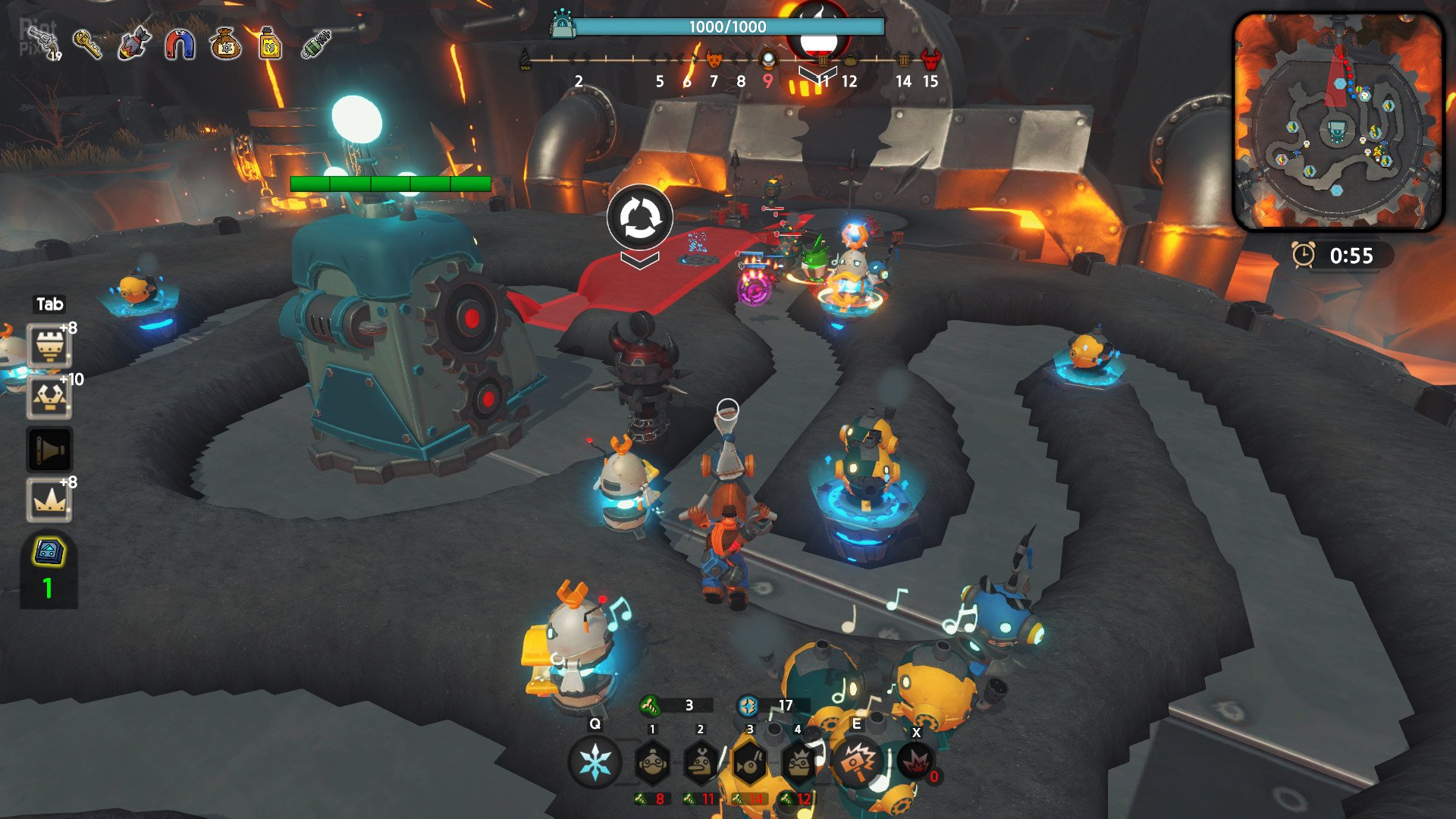The height and width of the screenshot is (819, 1456).
Task: Choose the bomb item icon
Action: [134, 44]
